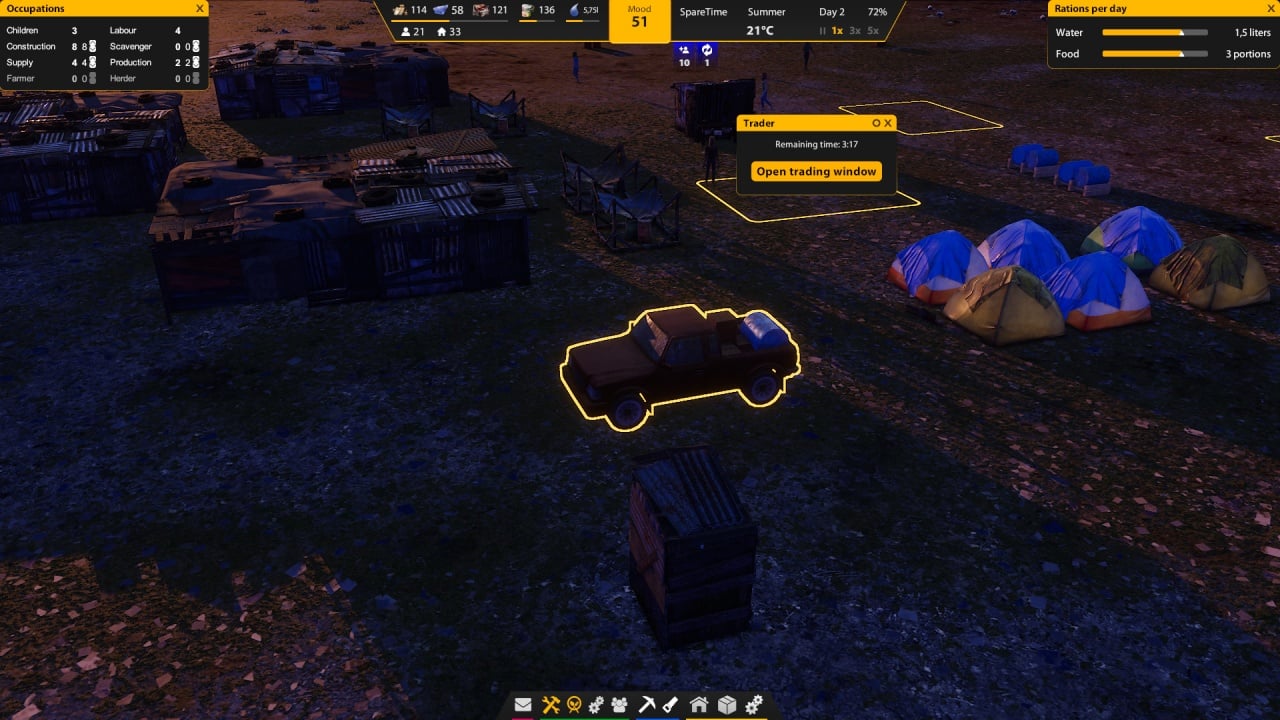Close the Trader popup
Screen dimensions: 1280x720
coord(888,123)
